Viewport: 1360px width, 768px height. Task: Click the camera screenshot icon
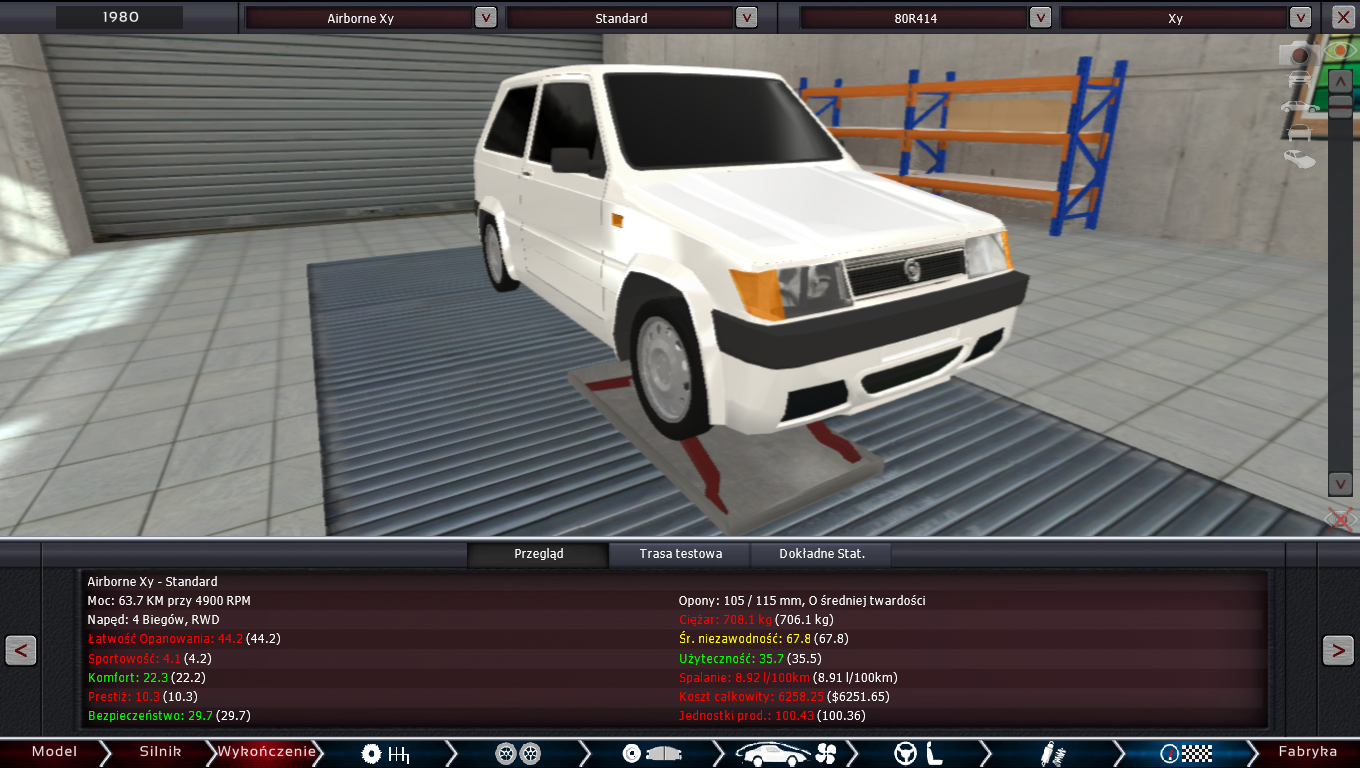tap(1298, 53)
